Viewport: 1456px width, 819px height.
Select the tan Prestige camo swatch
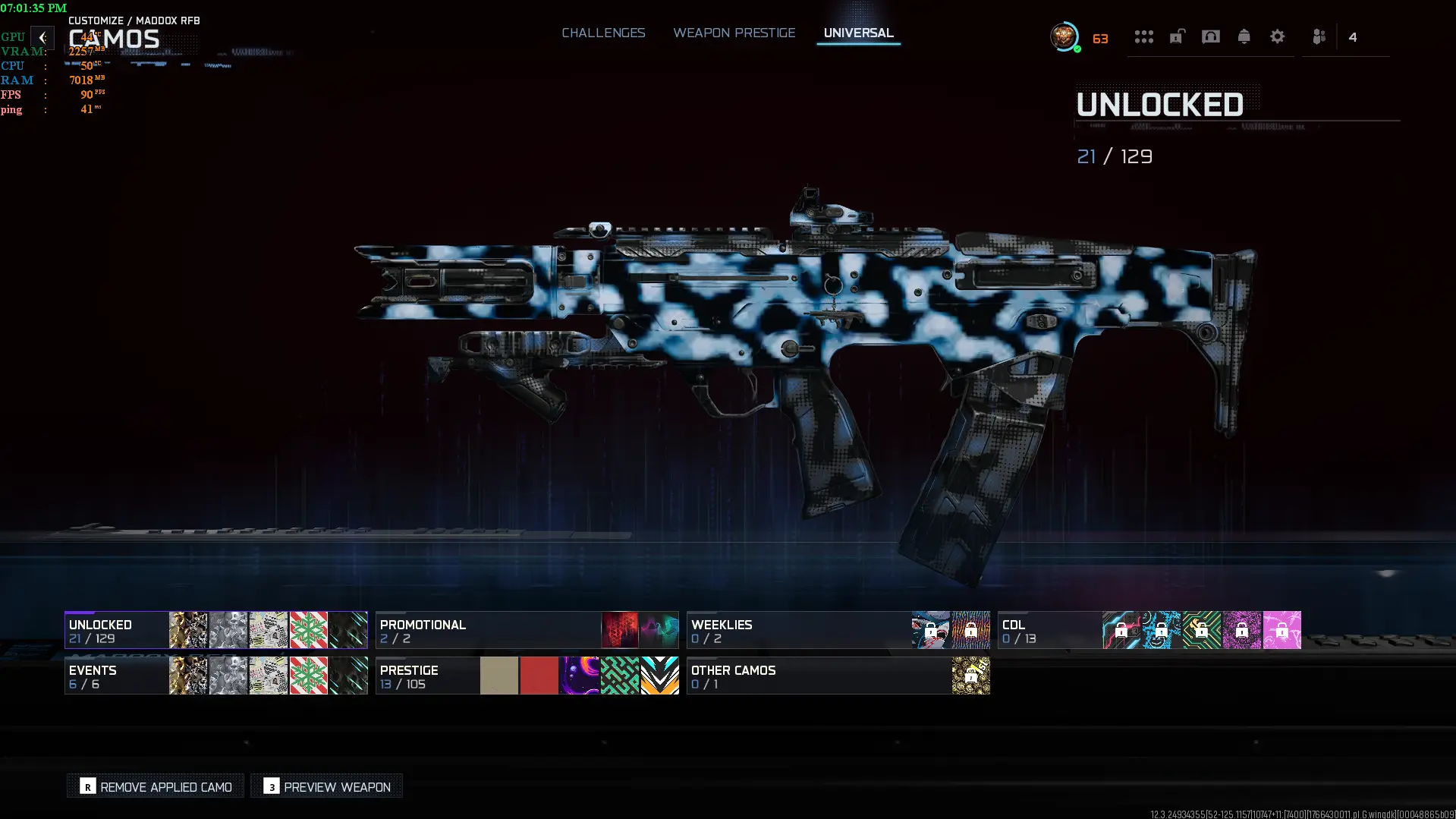click(x=498, y=675)
